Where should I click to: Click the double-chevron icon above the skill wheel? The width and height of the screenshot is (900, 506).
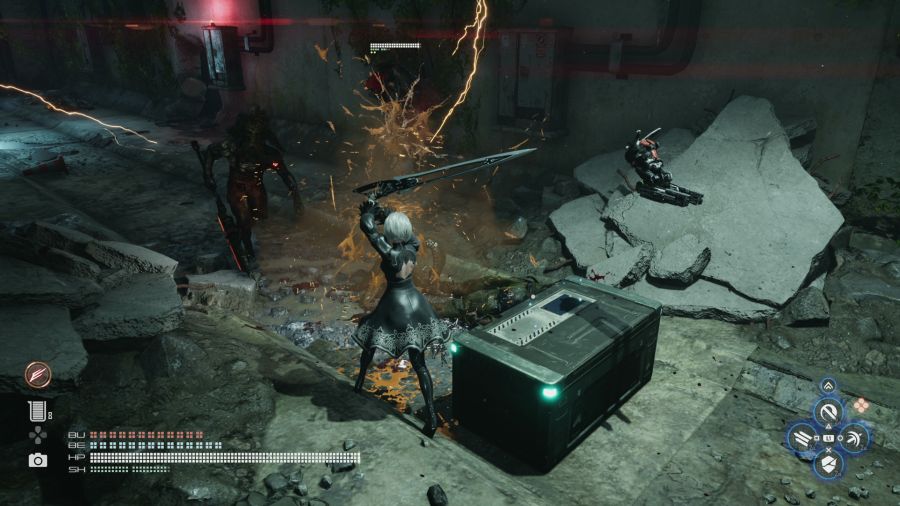[828, 384]
